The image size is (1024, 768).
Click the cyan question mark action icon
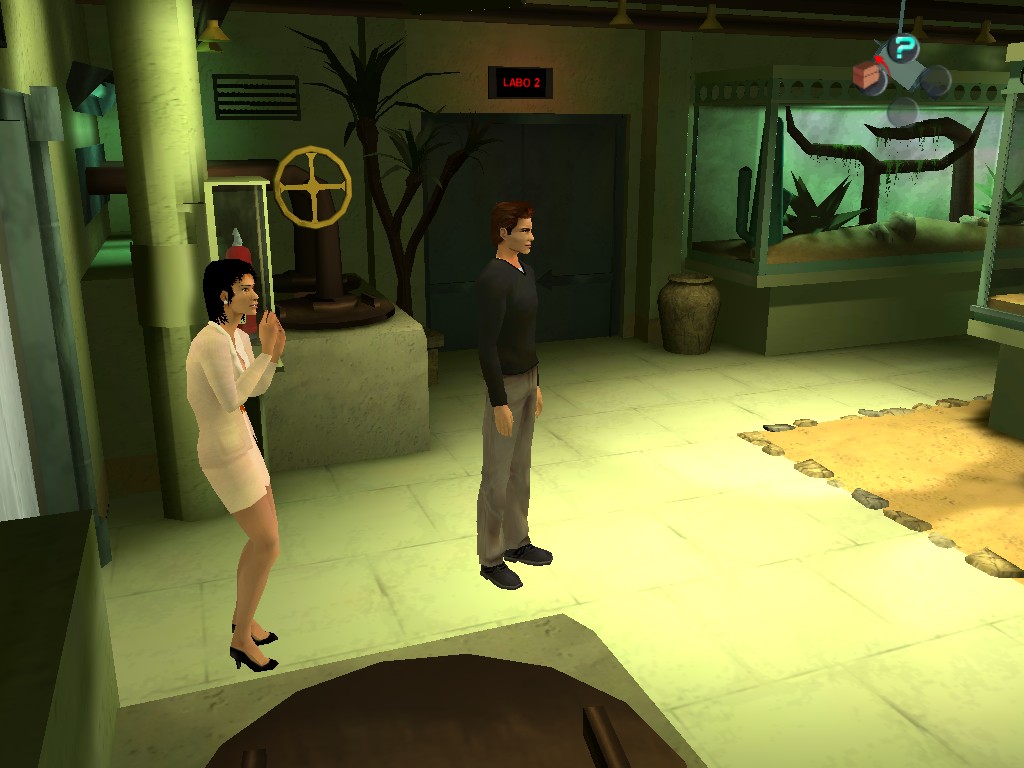tap(904, 47)
